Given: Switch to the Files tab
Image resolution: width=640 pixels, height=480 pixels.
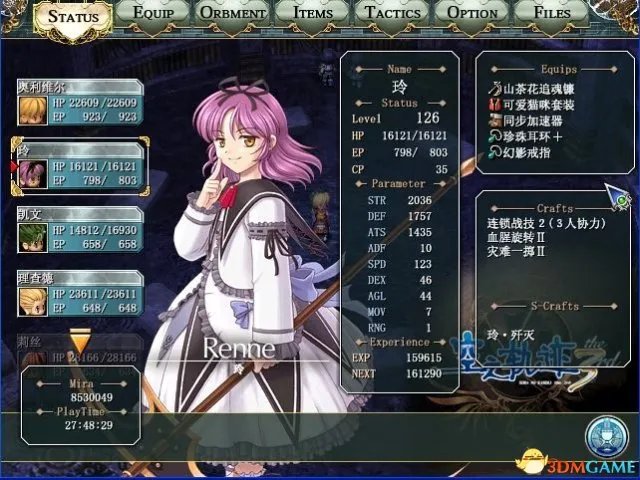Looking at the screenshot, I should [x=552, y=15].
